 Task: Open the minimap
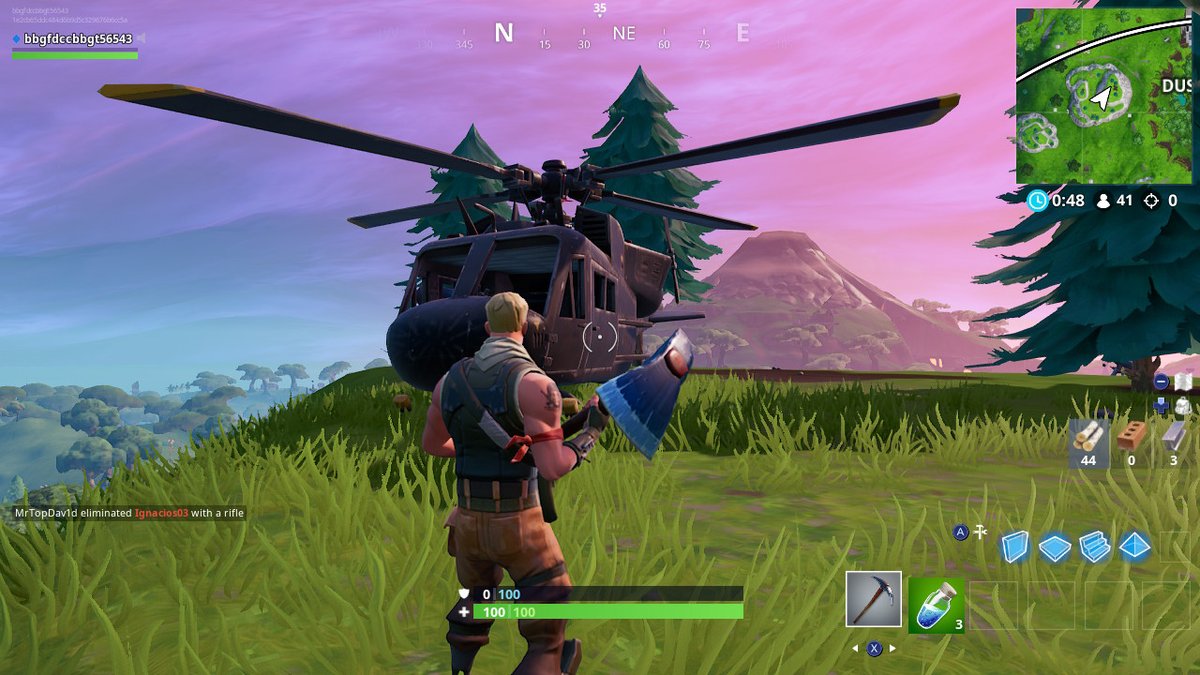pos(1104,96)
